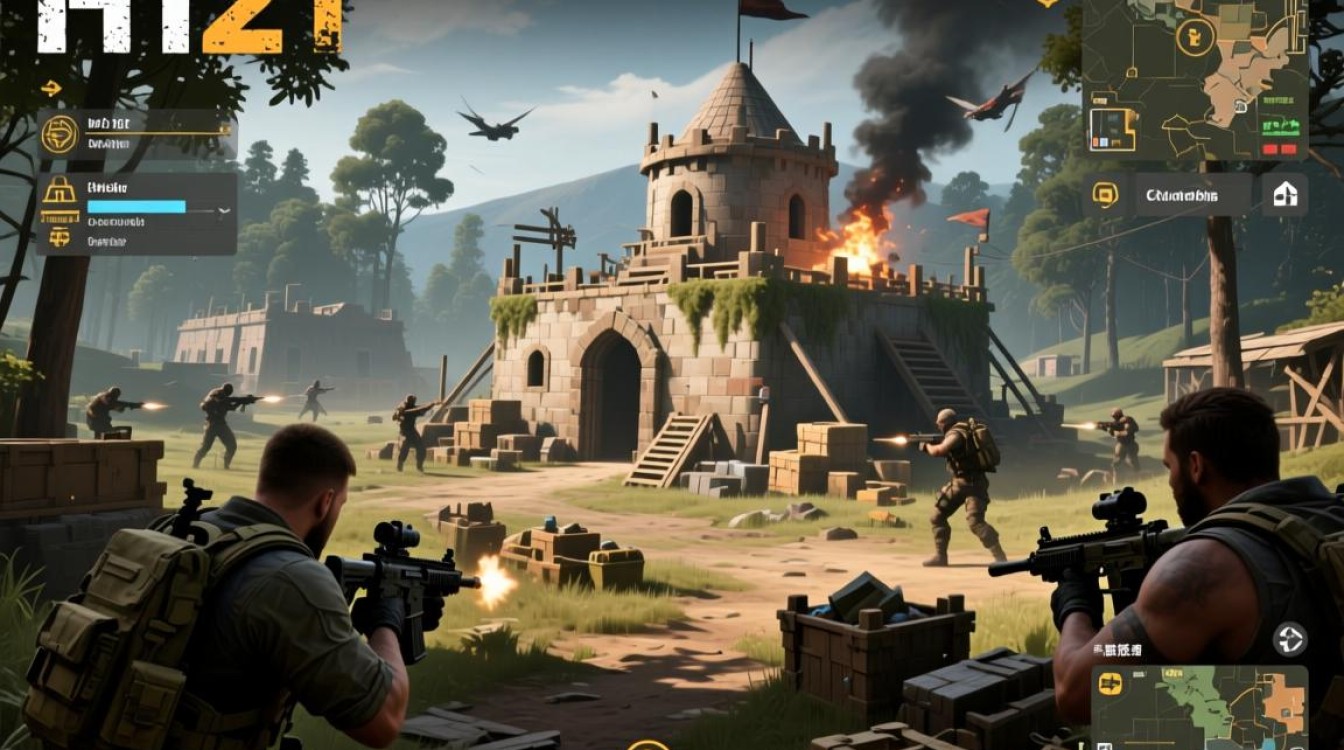The width and height of the screenshot is (1344, 750).
Task: Select the bell-shaped objective icon in left panel
Action: pos(60,191)
